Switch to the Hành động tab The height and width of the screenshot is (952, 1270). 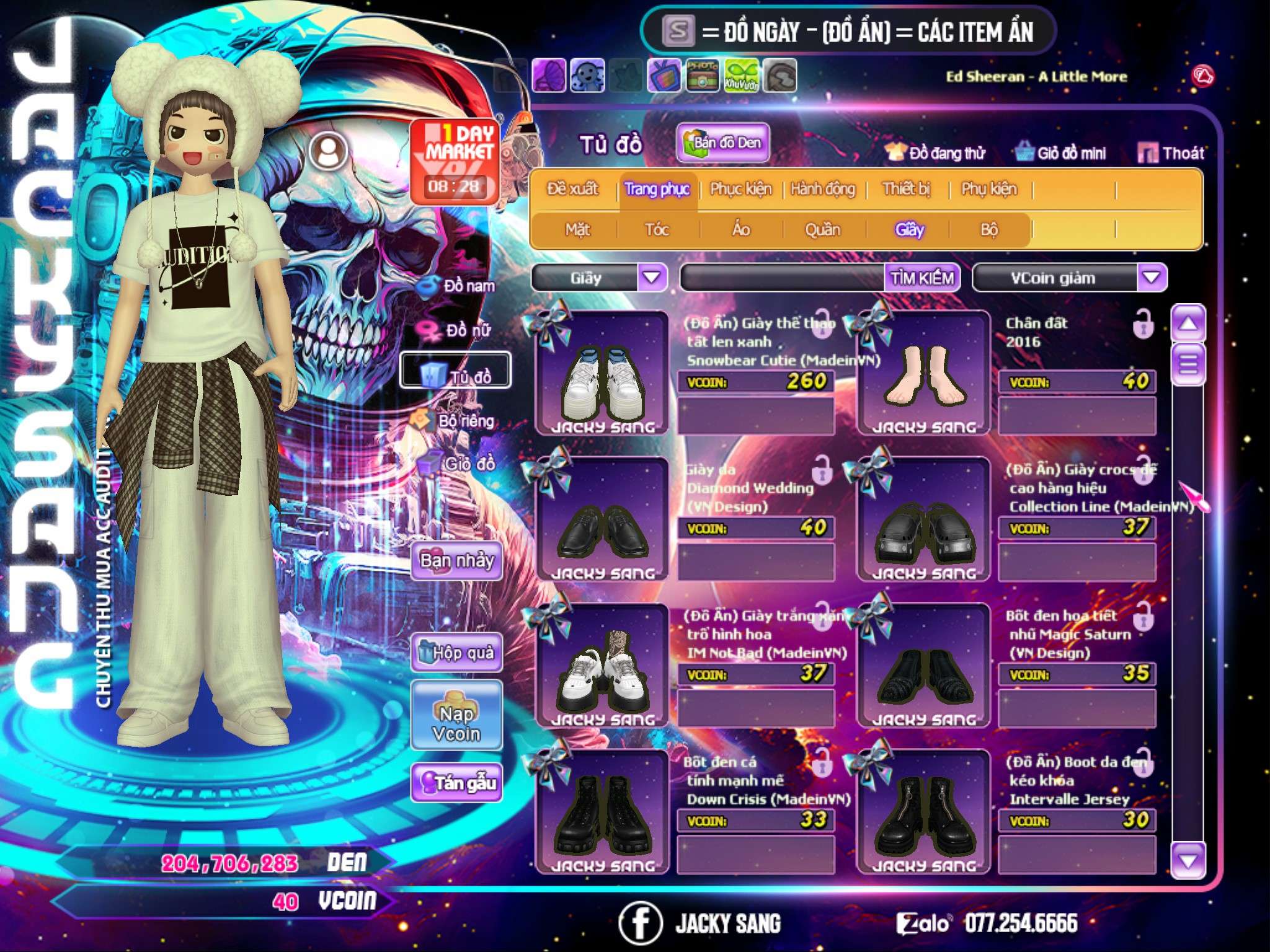click(822, 189)
